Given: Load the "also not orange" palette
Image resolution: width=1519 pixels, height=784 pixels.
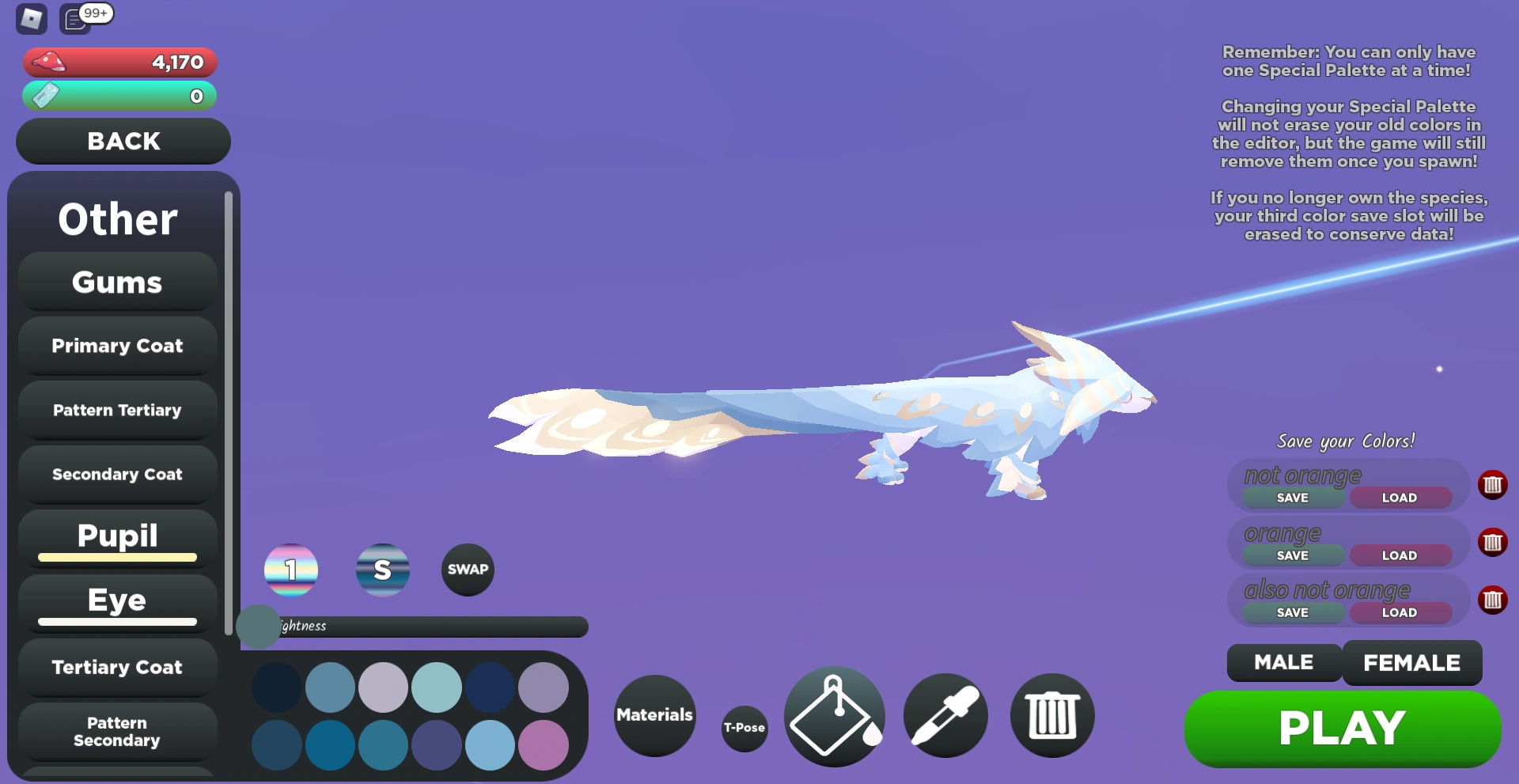Looking at the screenshot, I should tap(1400, 612).
